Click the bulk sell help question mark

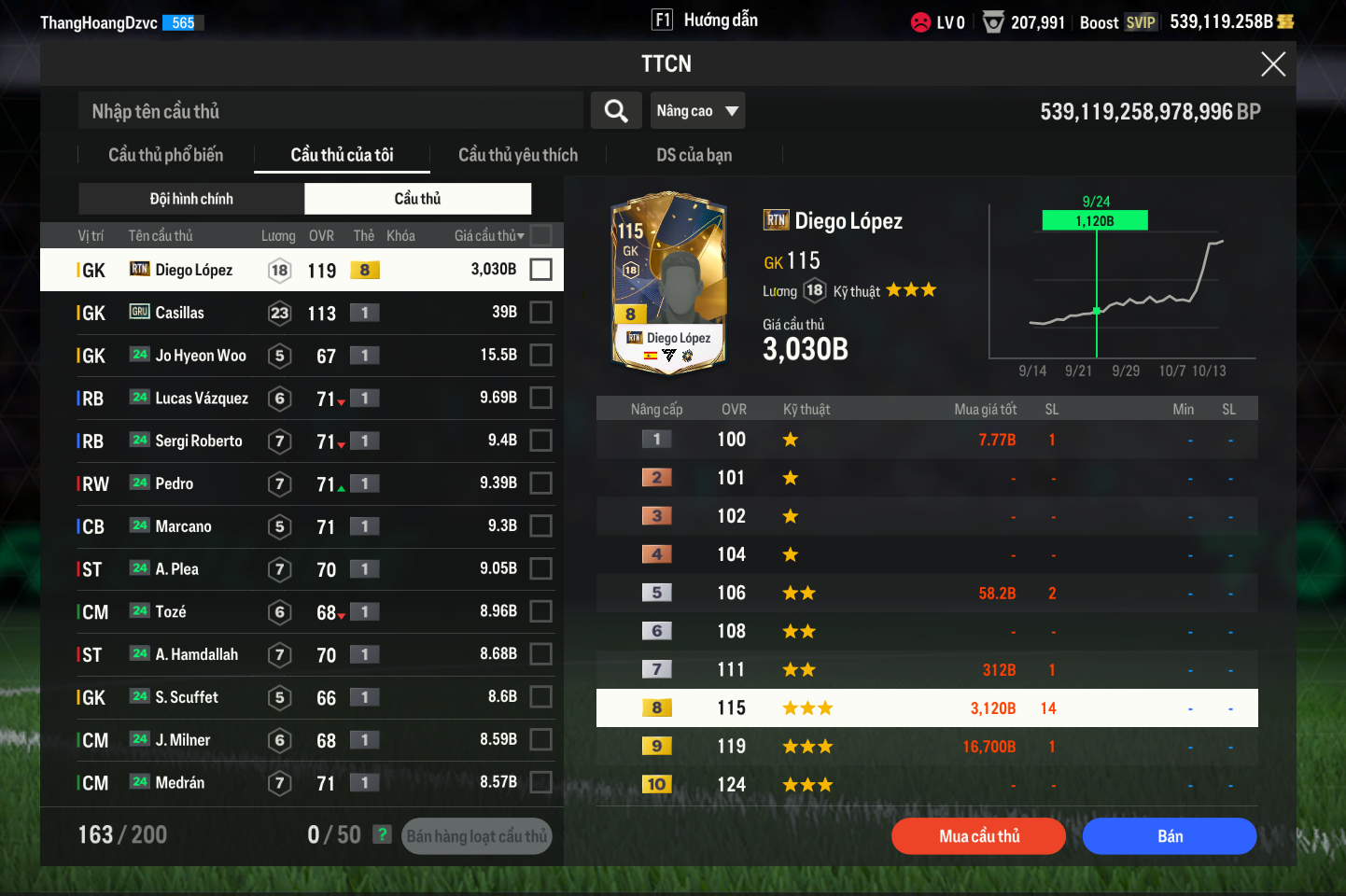point(382,834)
